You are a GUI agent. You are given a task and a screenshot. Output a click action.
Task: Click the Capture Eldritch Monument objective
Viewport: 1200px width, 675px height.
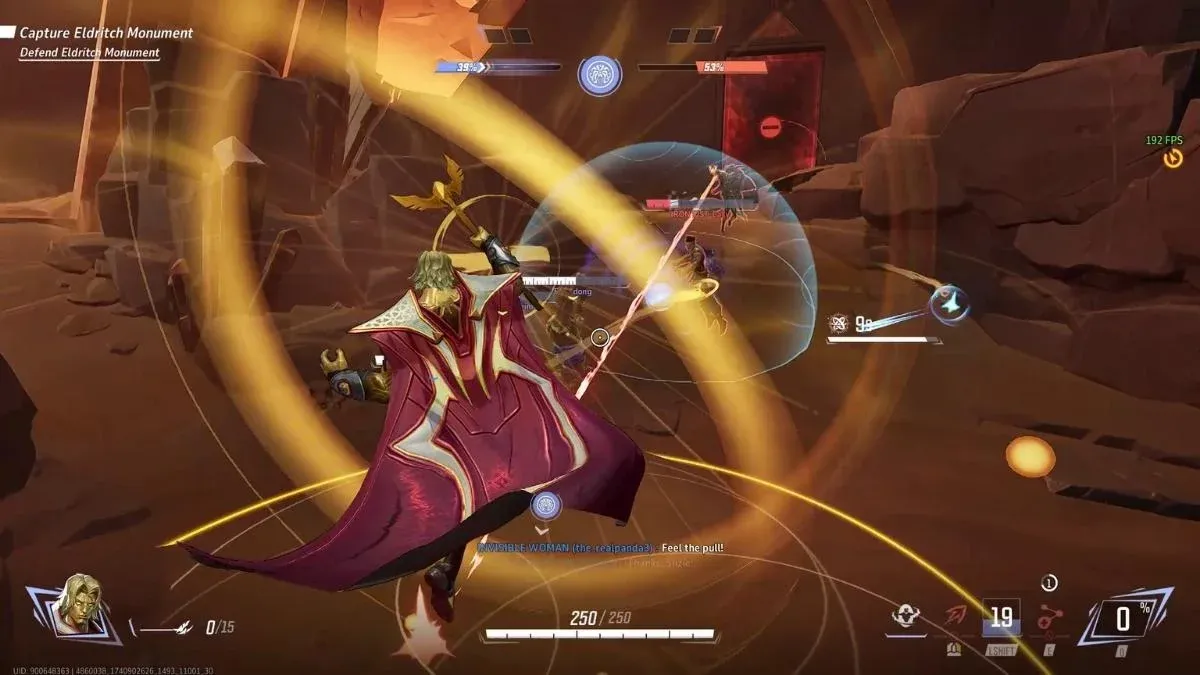(x=106, y=33)
